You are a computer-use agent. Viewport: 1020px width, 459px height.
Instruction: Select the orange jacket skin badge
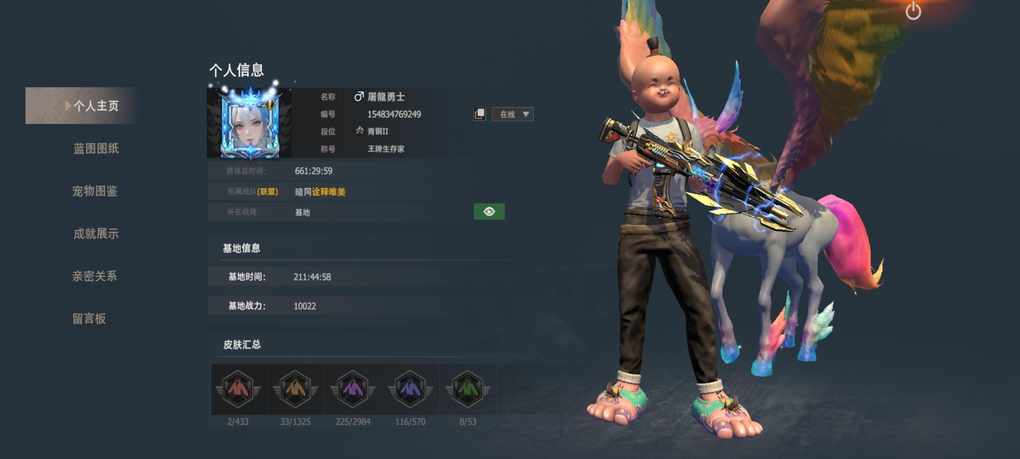tap(295, 388)
